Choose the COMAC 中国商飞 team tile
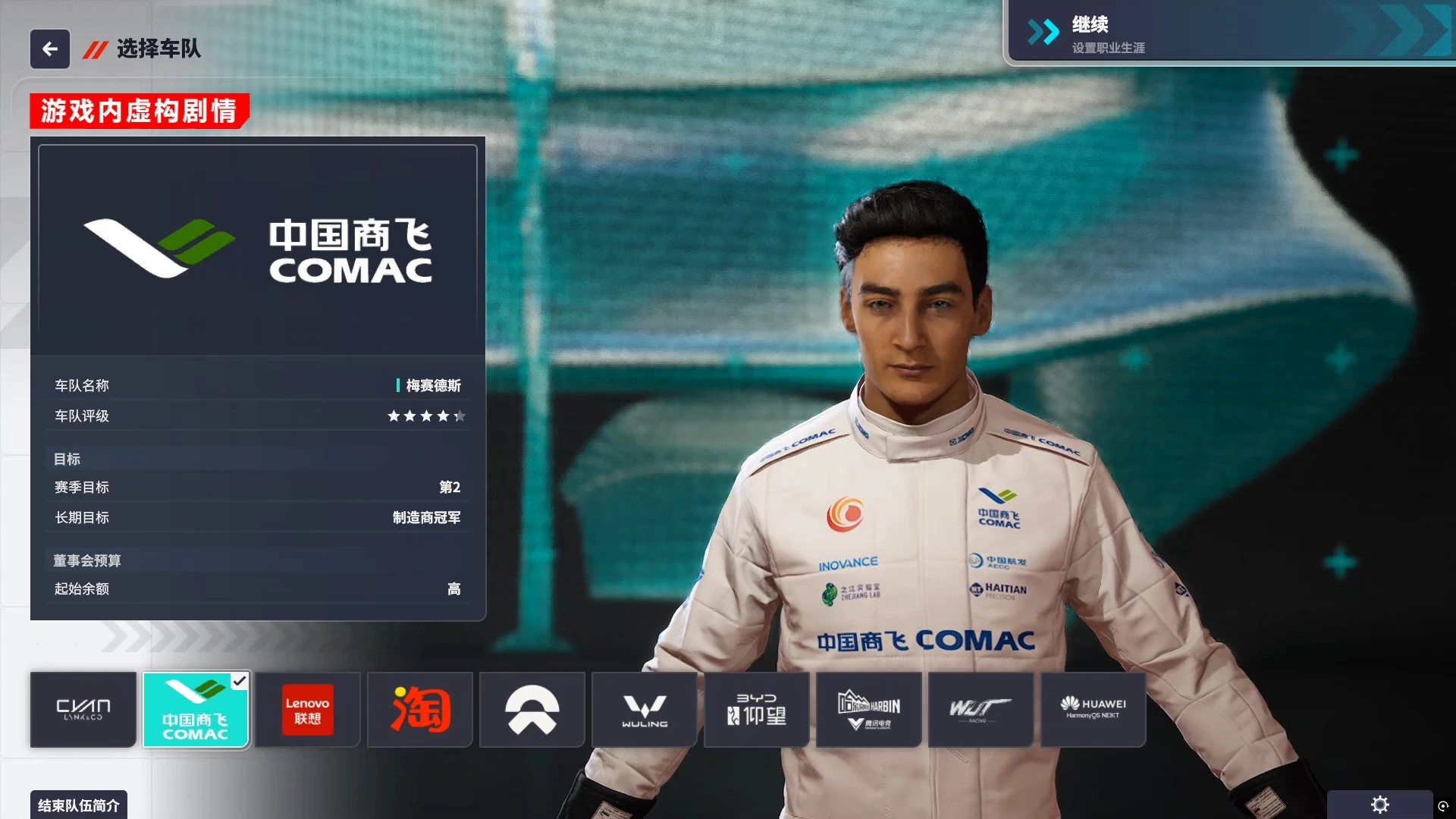The height and width of the screenshot is (819, 1456). pos(196,710)
